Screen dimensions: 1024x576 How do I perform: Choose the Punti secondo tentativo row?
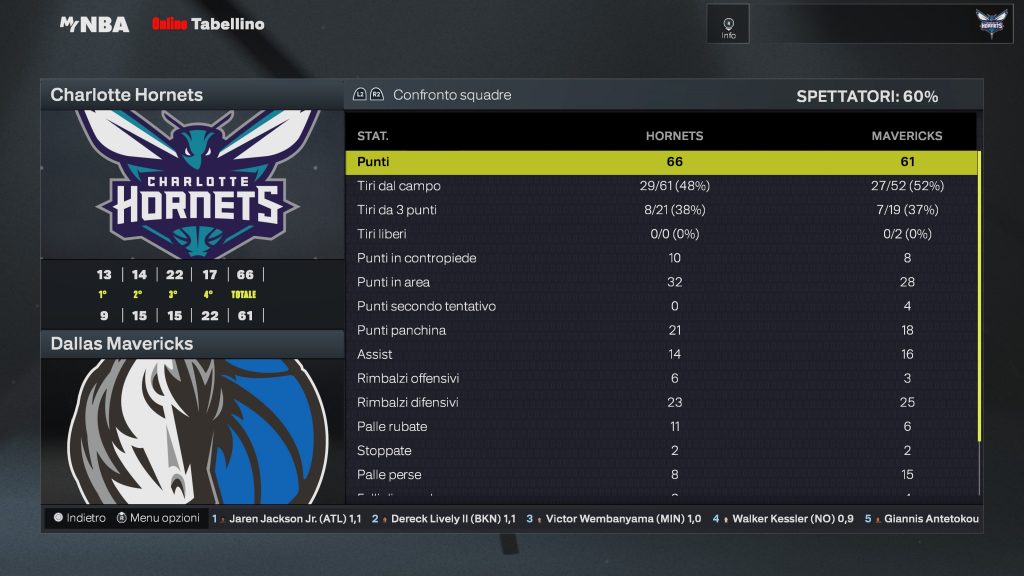(660, 306)
